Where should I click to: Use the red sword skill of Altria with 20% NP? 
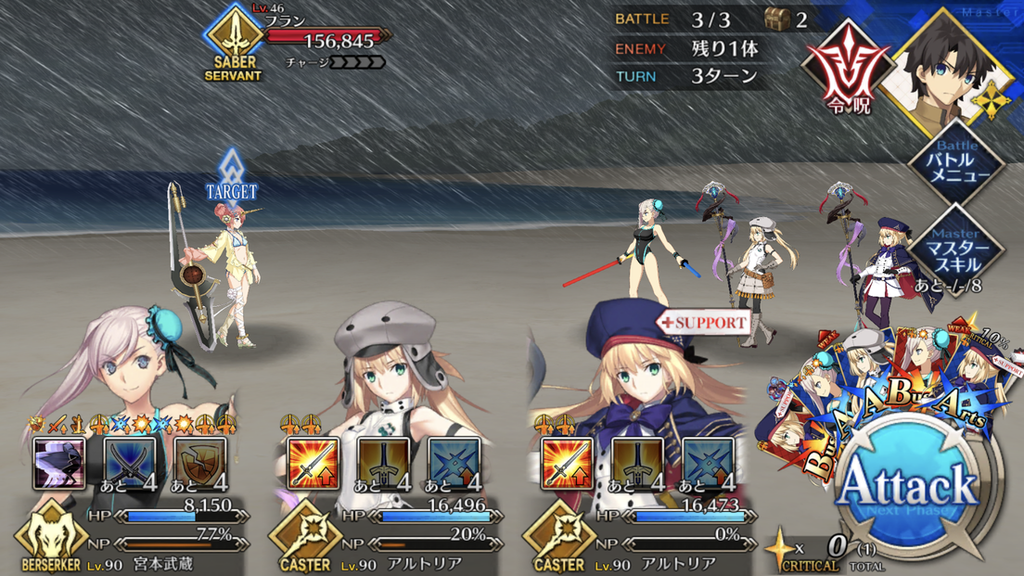[312, 462]
